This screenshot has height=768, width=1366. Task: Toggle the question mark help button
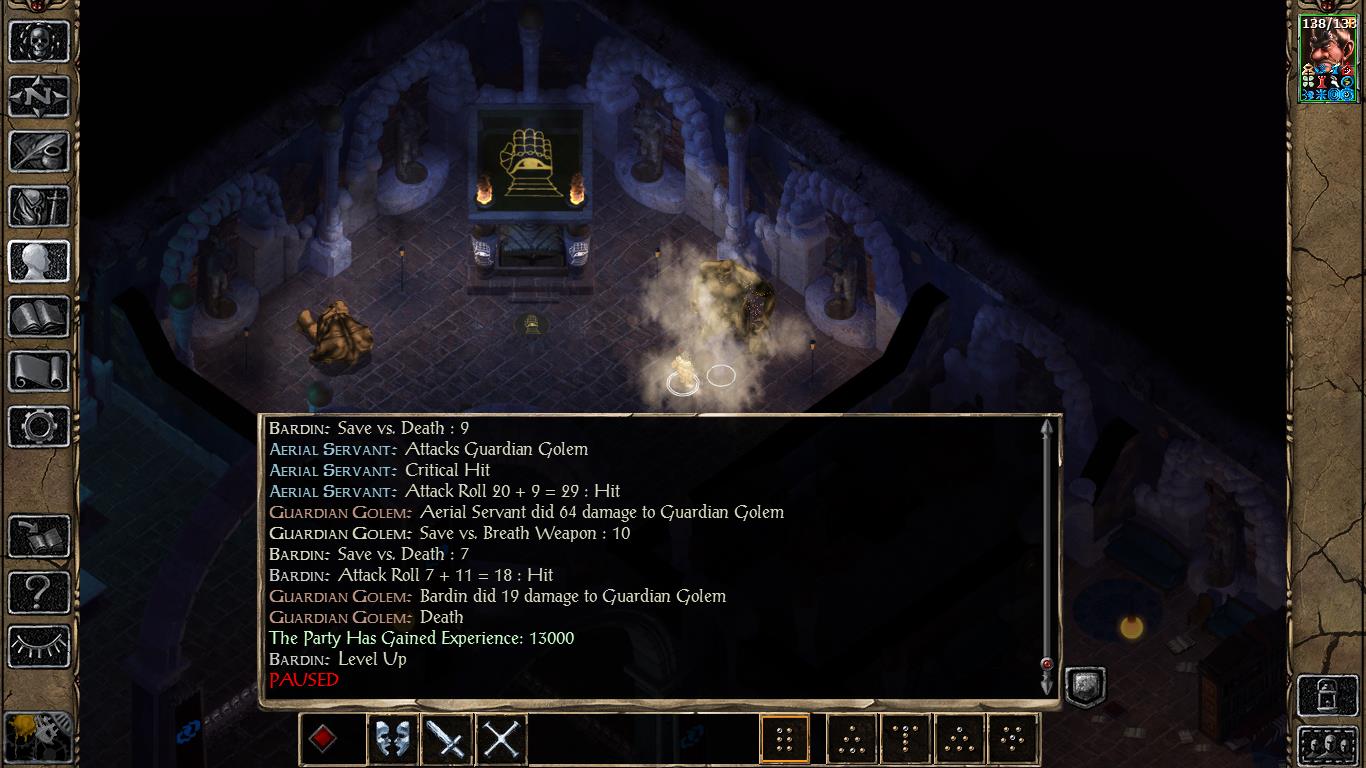click(x=39, y=592)
